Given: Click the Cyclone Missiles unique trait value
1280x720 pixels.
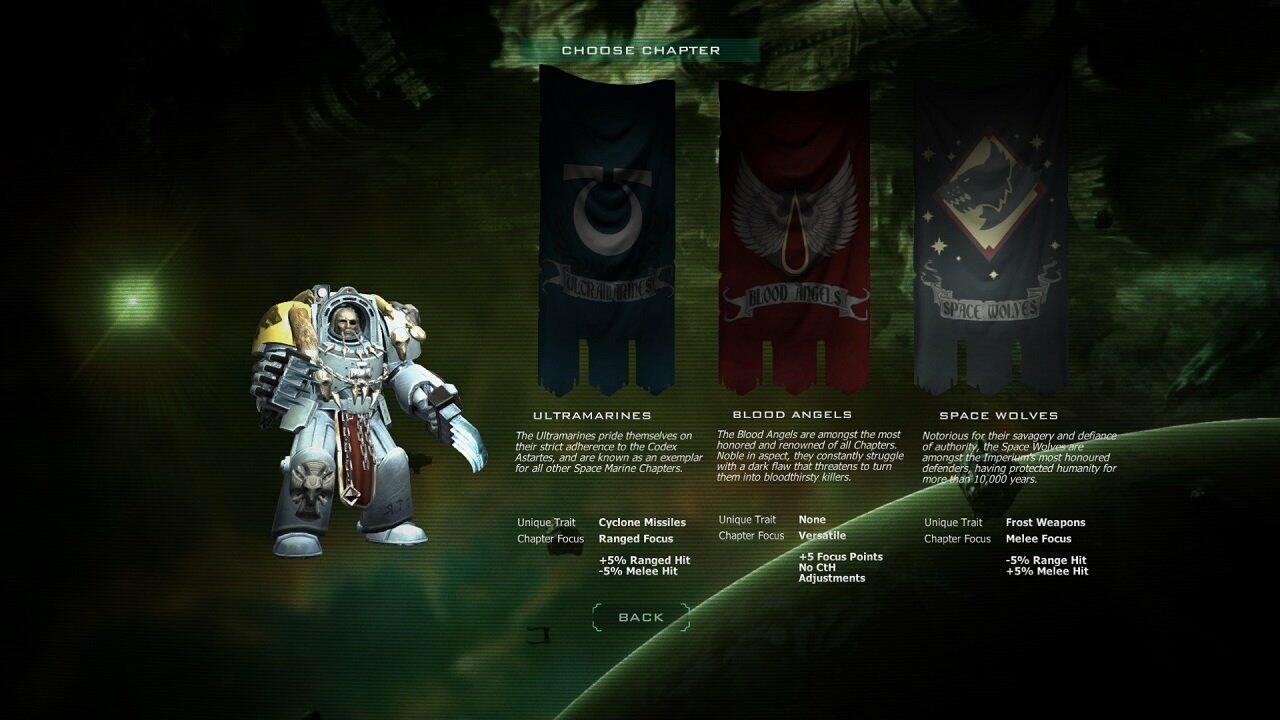Looking at the screenshot, I should click(x=643, y=521).
